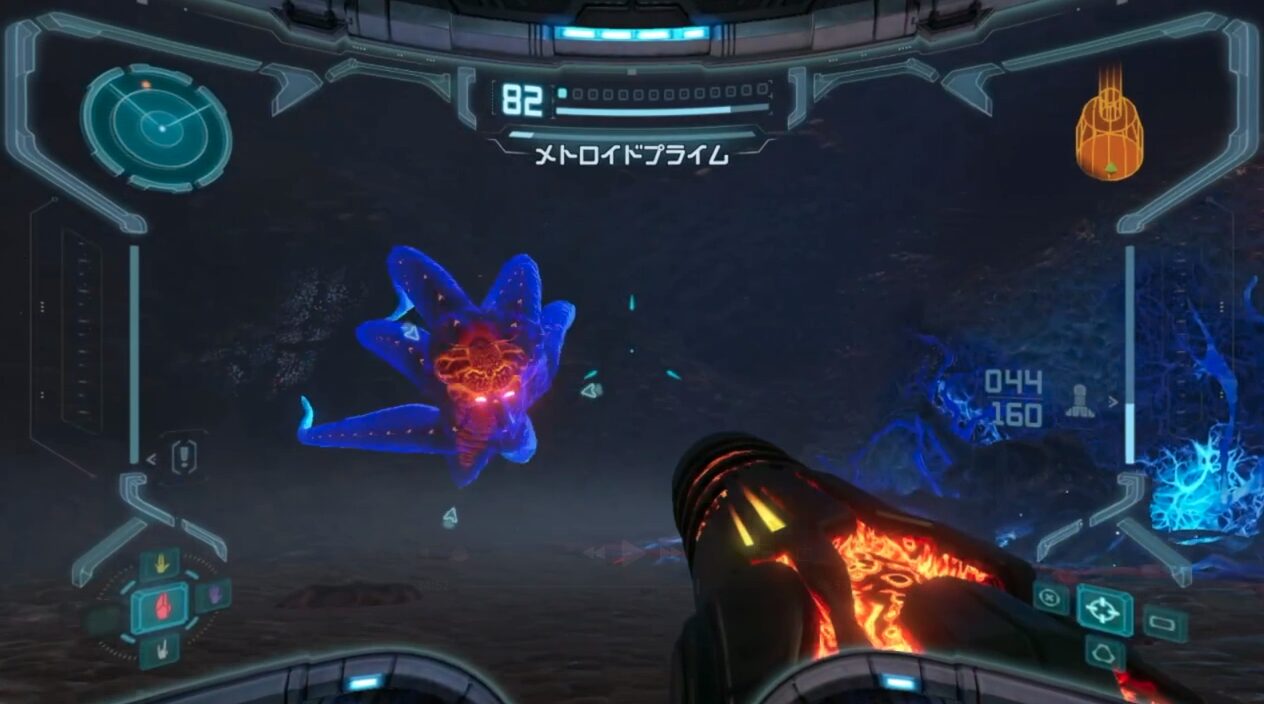The height and width of the screenshot is (704, 1264).
Task: Choose the highlighted red hand beam icon
Action: pos(160,606)
